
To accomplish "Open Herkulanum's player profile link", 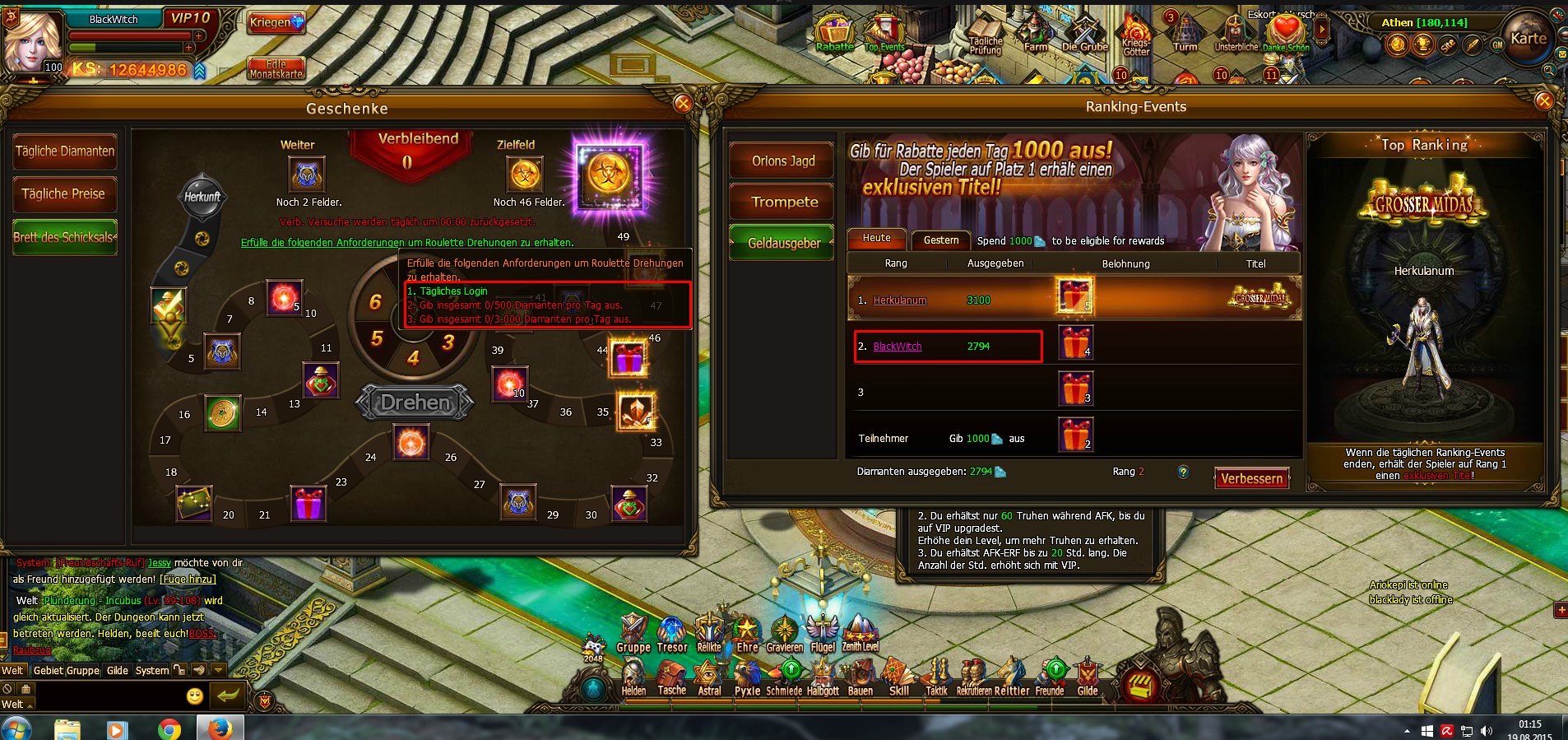I will point(899,300).
